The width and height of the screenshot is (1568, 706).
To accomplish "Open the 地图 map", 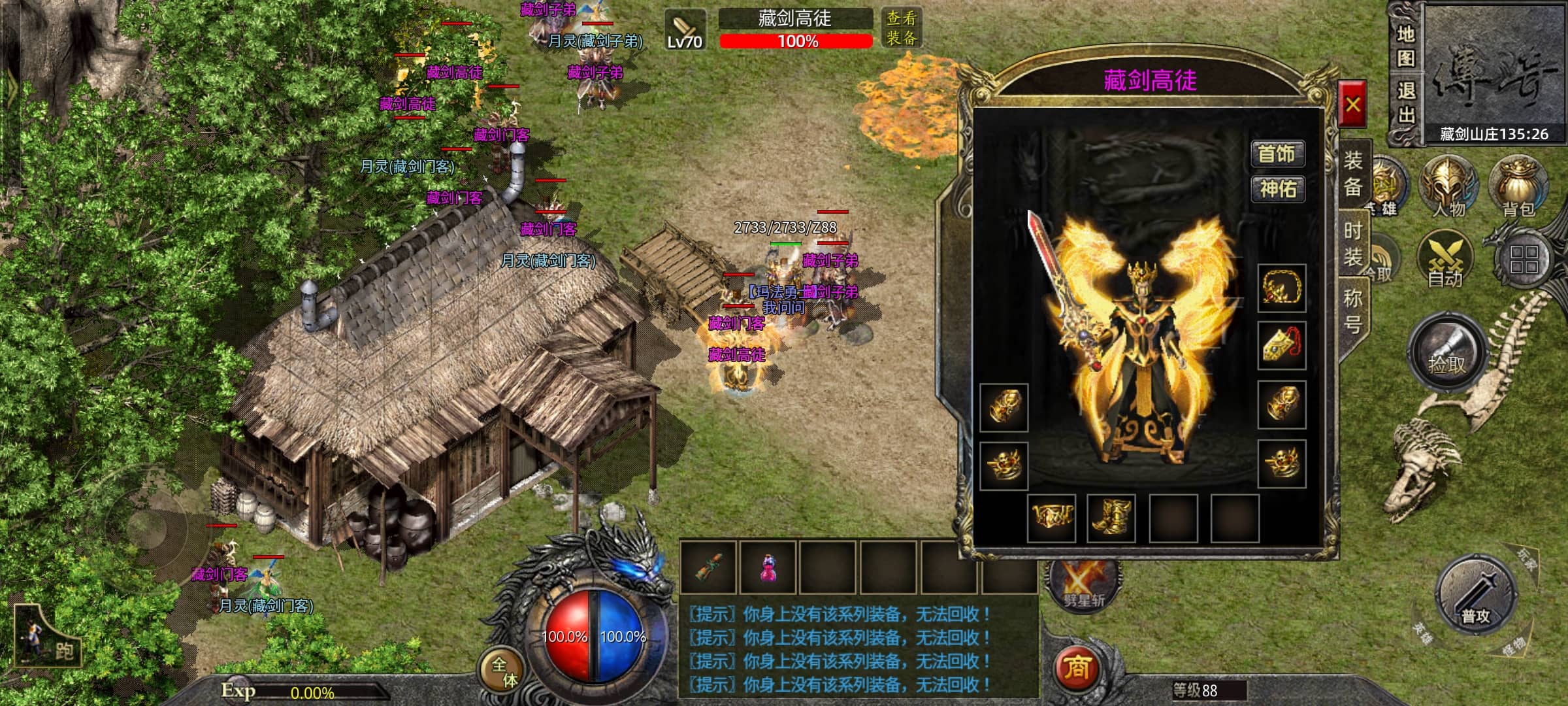I will pyautogui.click(x=1405, y=46).
